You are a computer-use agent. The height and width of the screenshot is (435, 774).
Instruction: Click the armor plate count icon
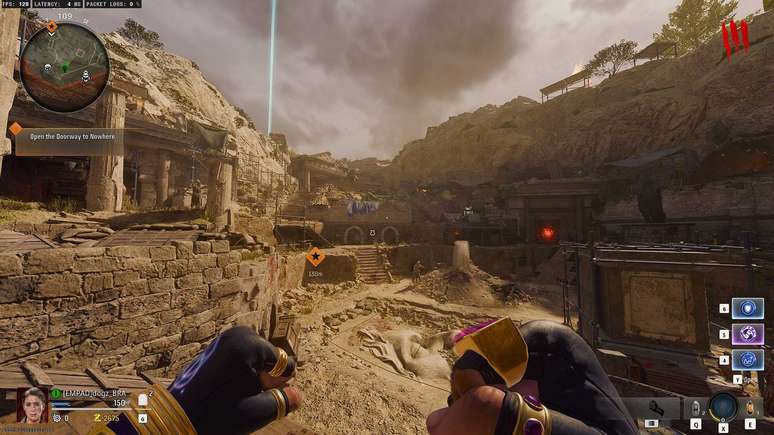click(x=143, y=401)
